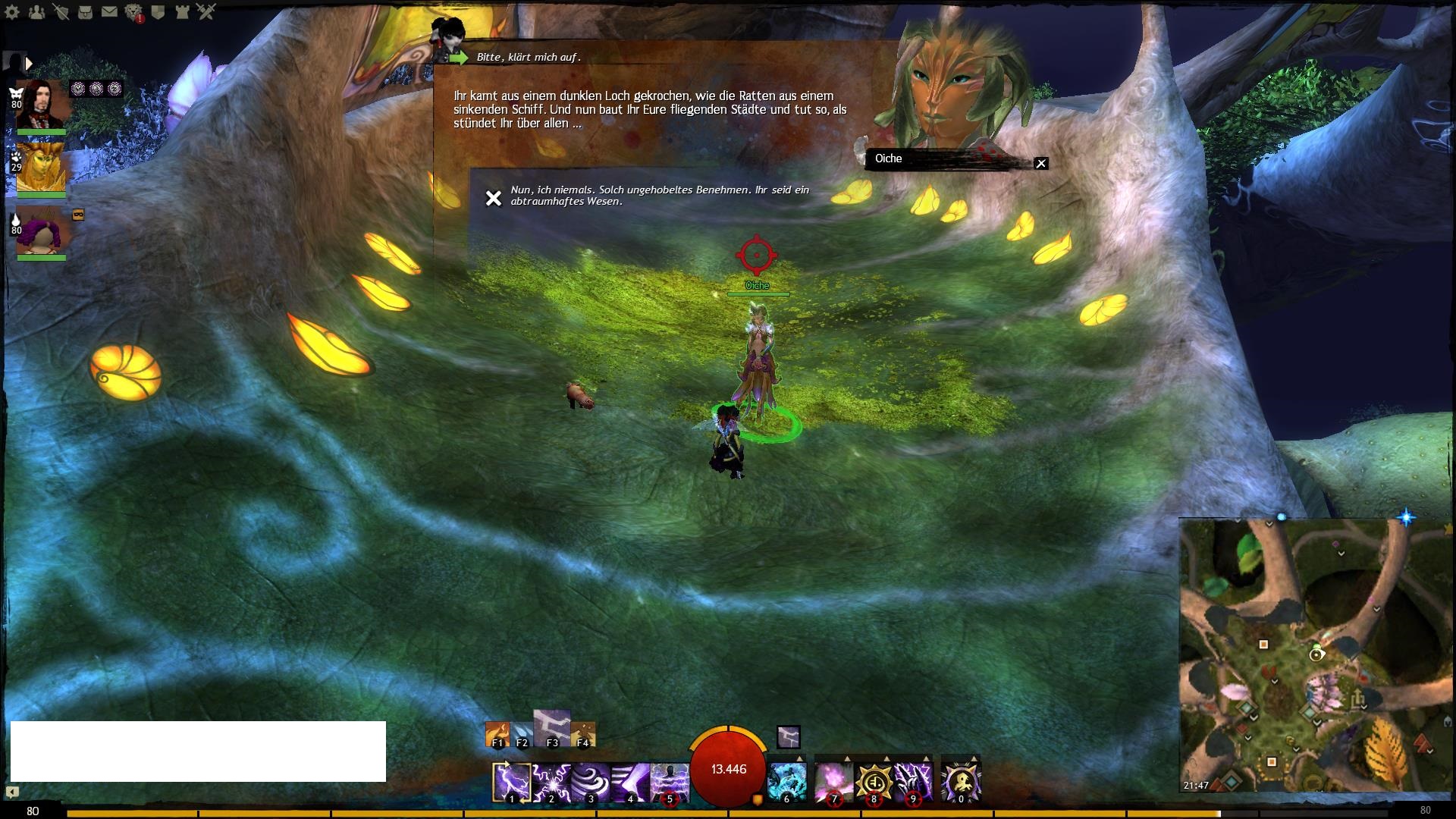Screen dimensions: 1456x819
Task: Choose the reply 'Bitte, klärt mich auf.'
Action: (529, 58)
